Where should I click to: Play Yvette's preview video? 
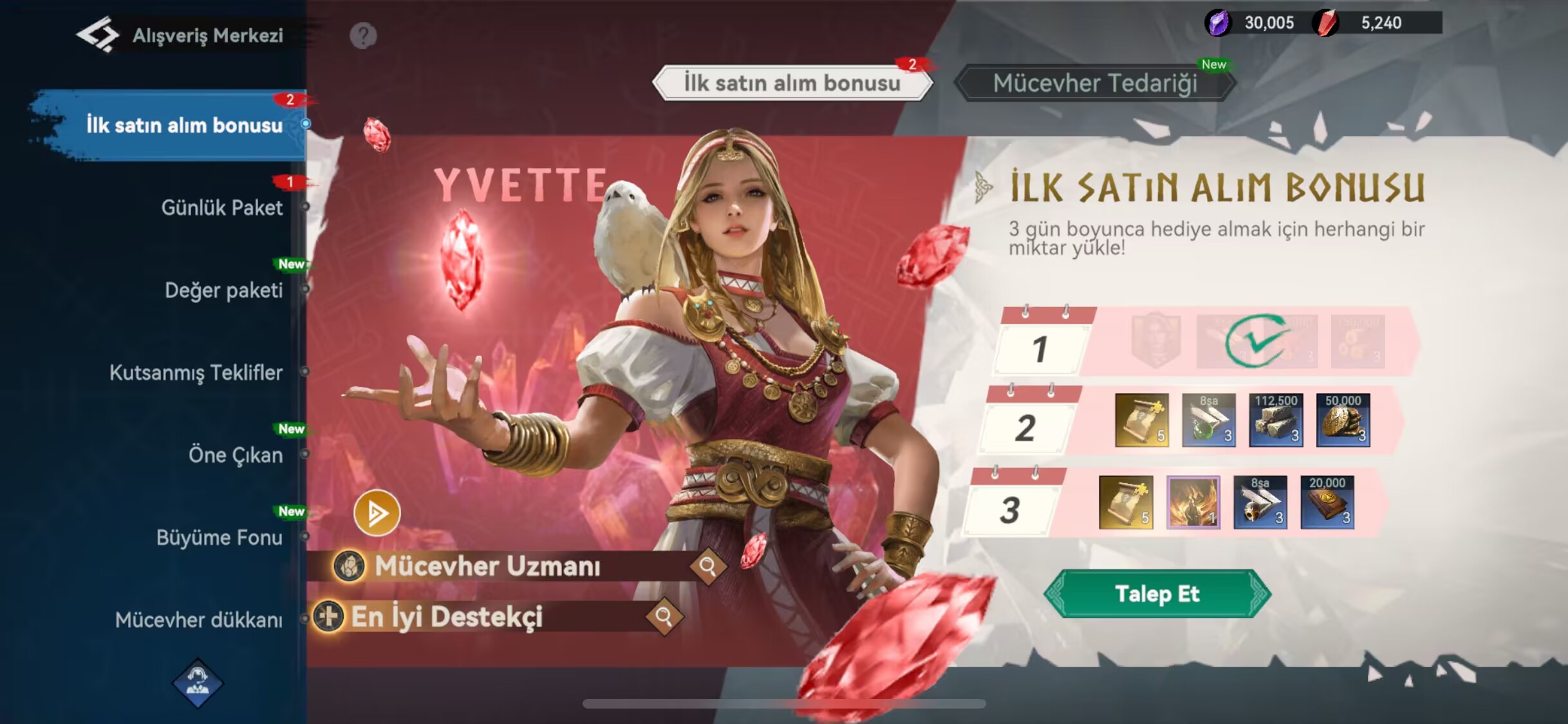tap(377, 513)
